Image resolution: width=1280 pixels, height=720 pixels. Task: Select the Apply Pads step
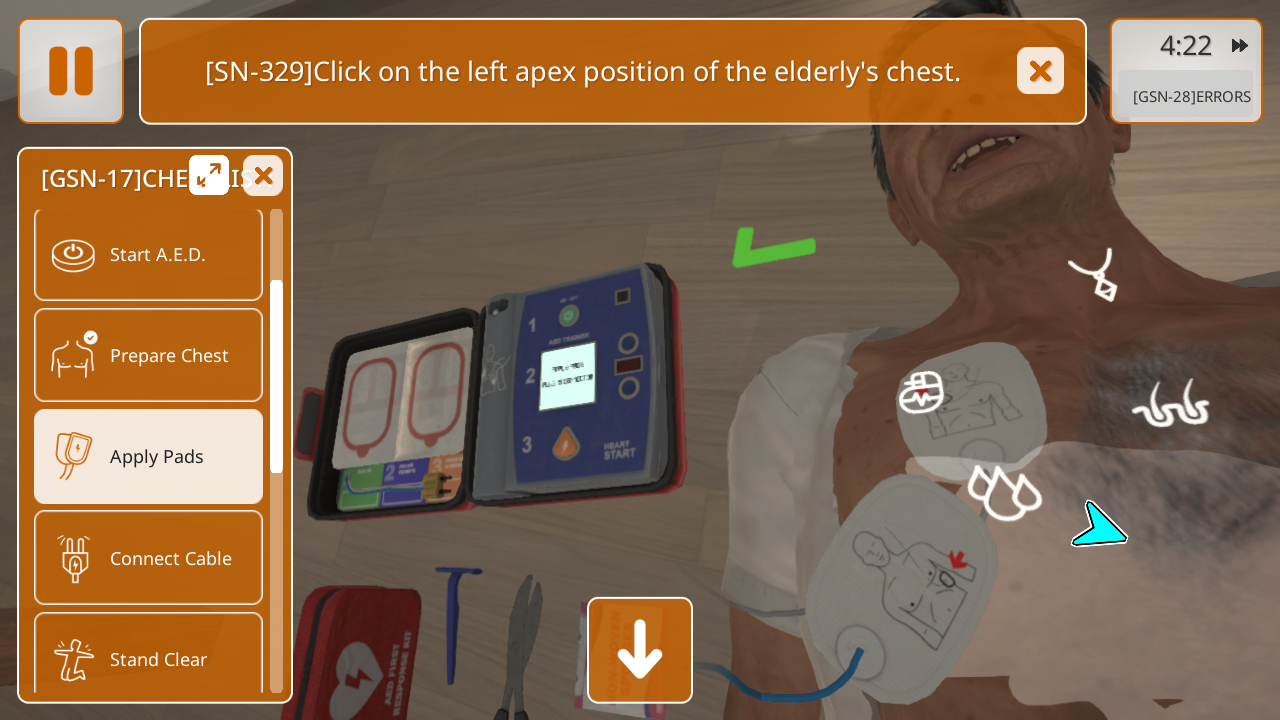click(148, 457)
